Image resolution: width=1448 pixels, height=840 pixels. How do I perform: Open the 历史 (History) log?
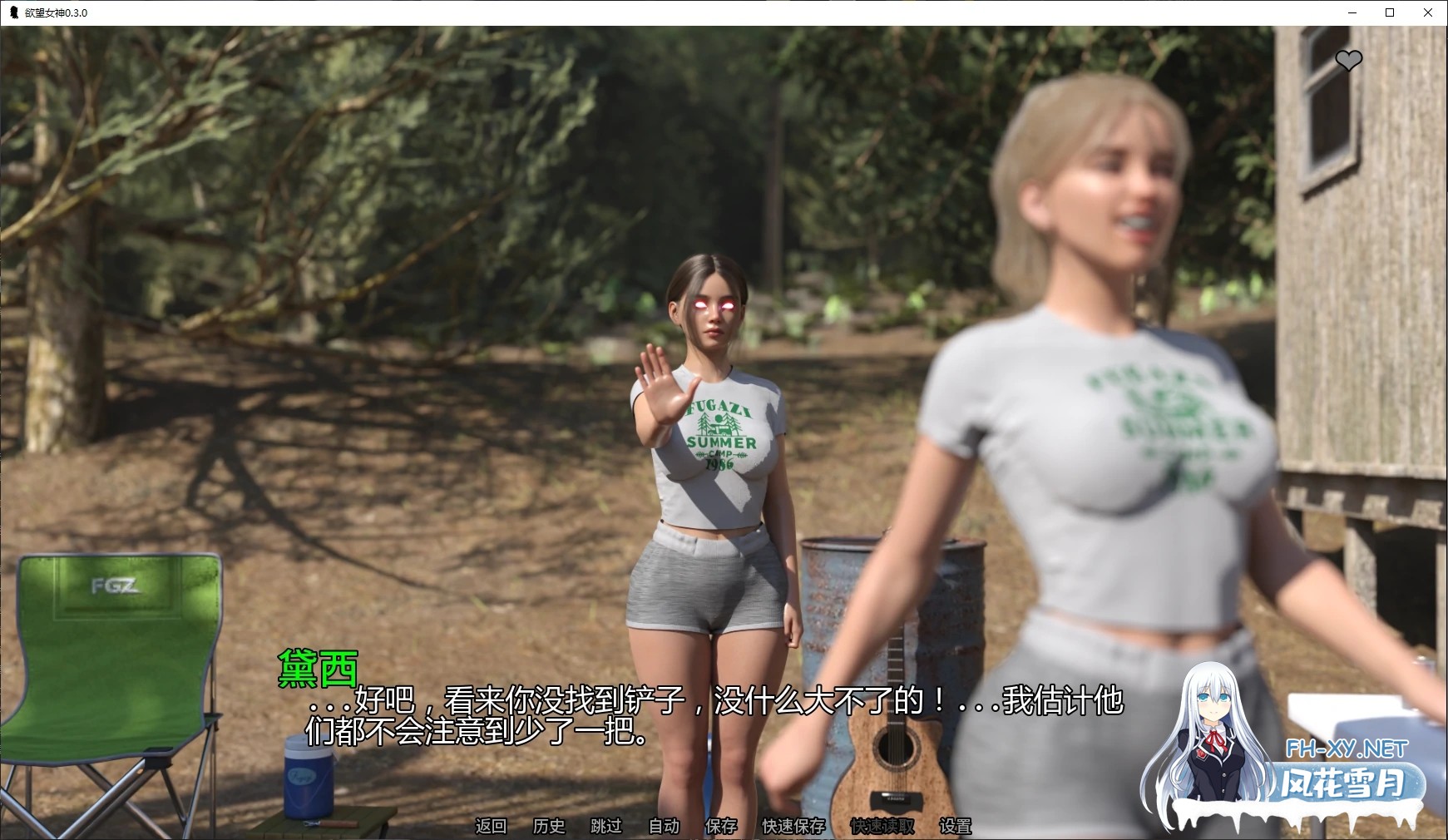[549, 826]
